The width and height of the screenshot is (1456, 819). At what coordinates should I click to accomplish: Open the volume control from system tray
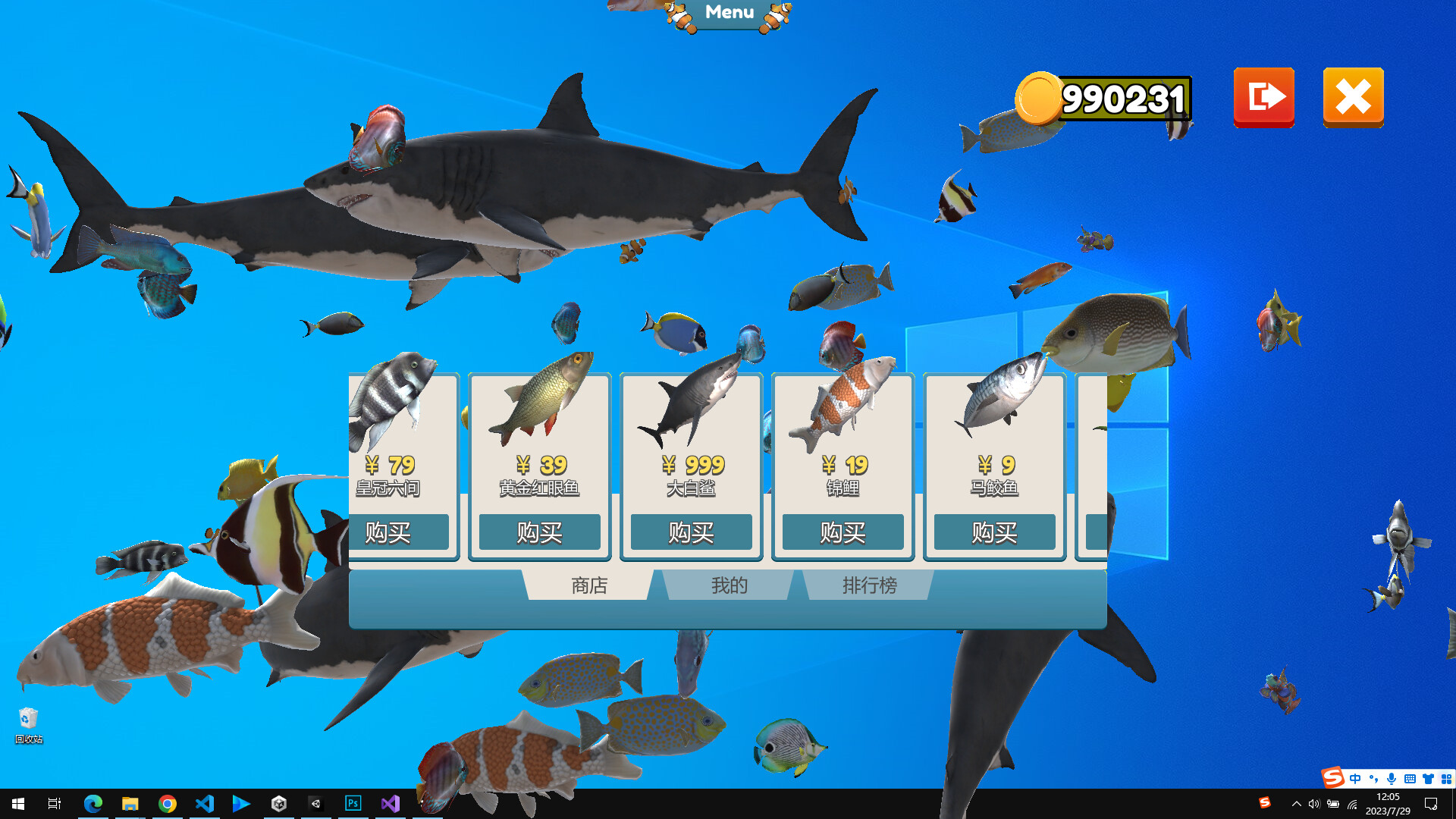click(1314, 805)
